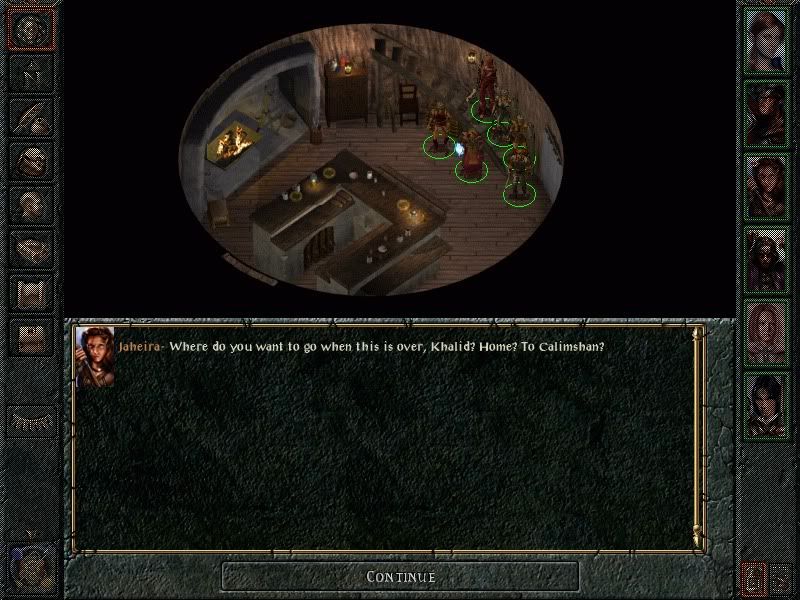Open the character record bust icon
The height and width of the screenshot is (600, 800).
click(30, 205)
